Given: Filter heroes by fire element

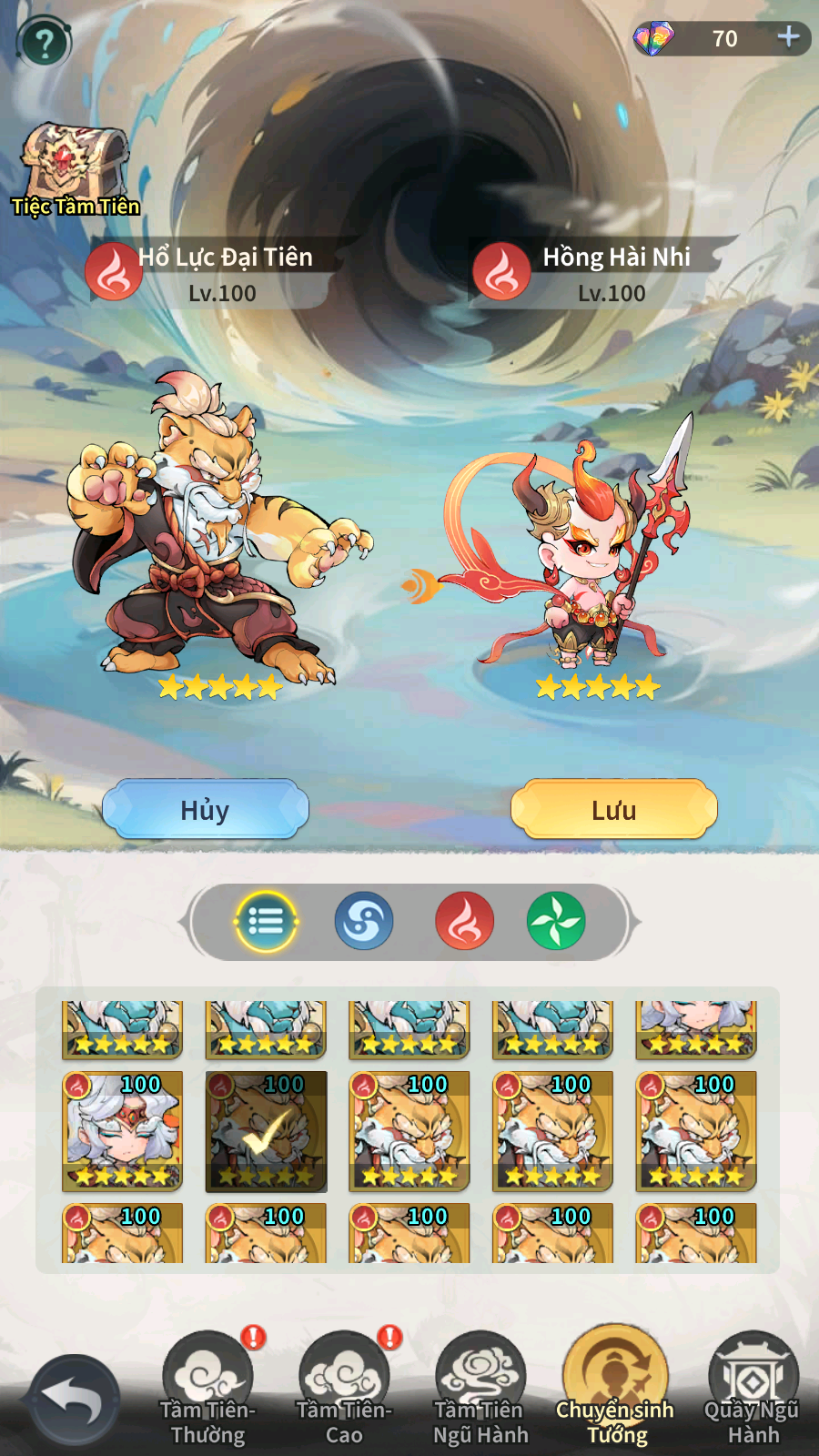Looking at the screenshot, I should 464,922.
